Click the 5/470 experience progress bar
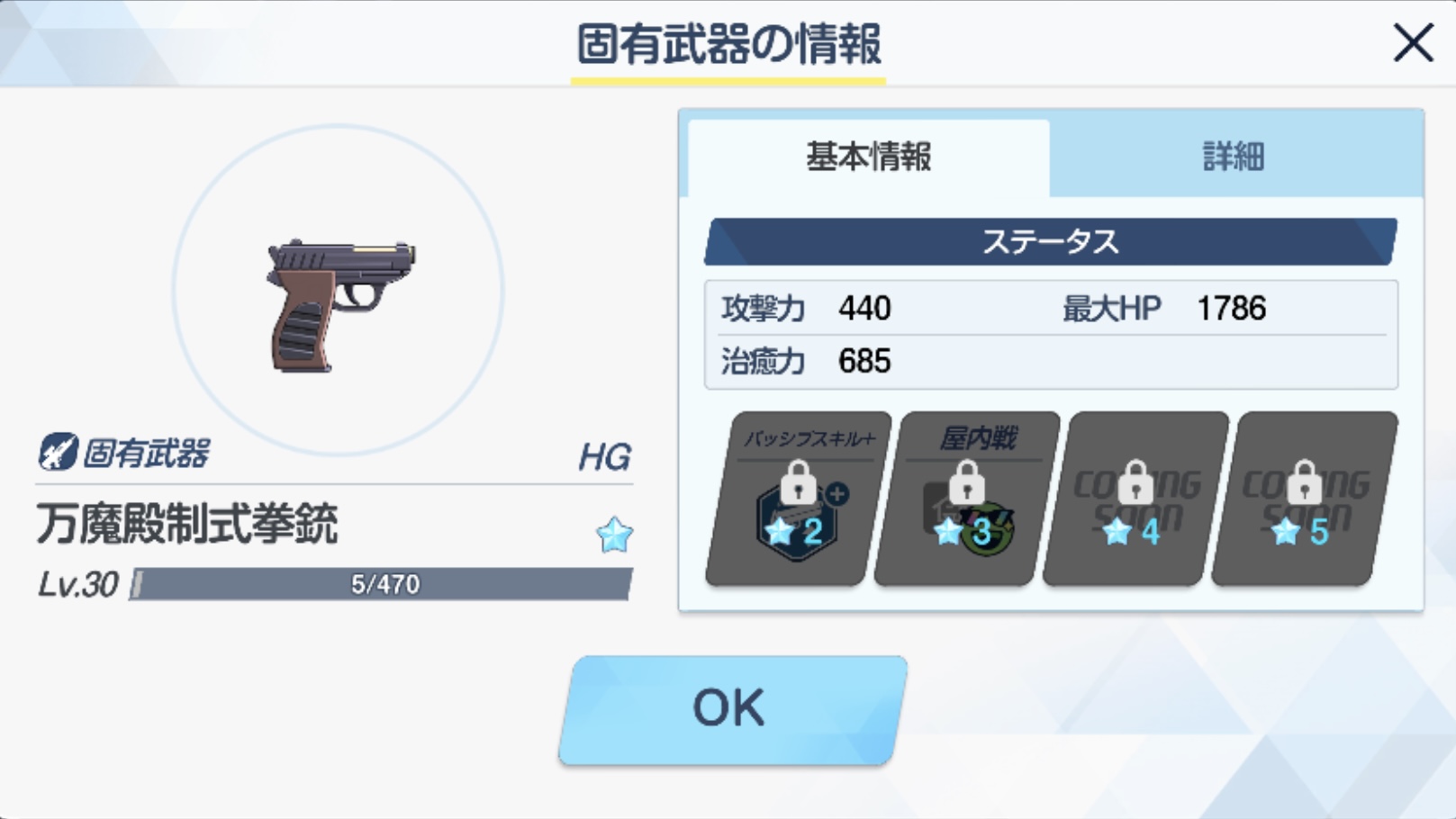1456x819 pixels. click(383, 586)
